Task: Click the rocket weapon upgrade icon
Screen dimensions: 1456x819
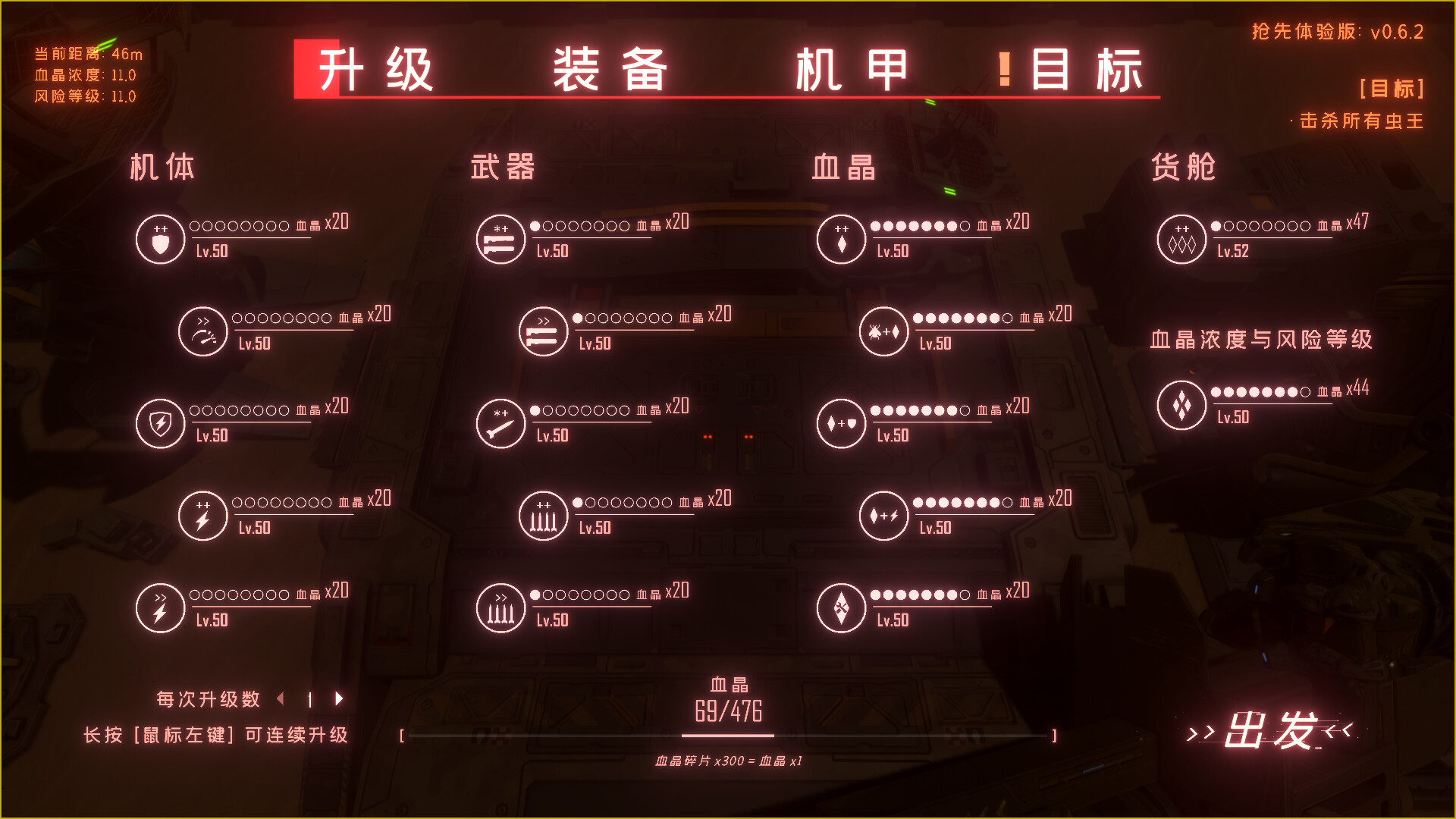Action: point(500,423)
